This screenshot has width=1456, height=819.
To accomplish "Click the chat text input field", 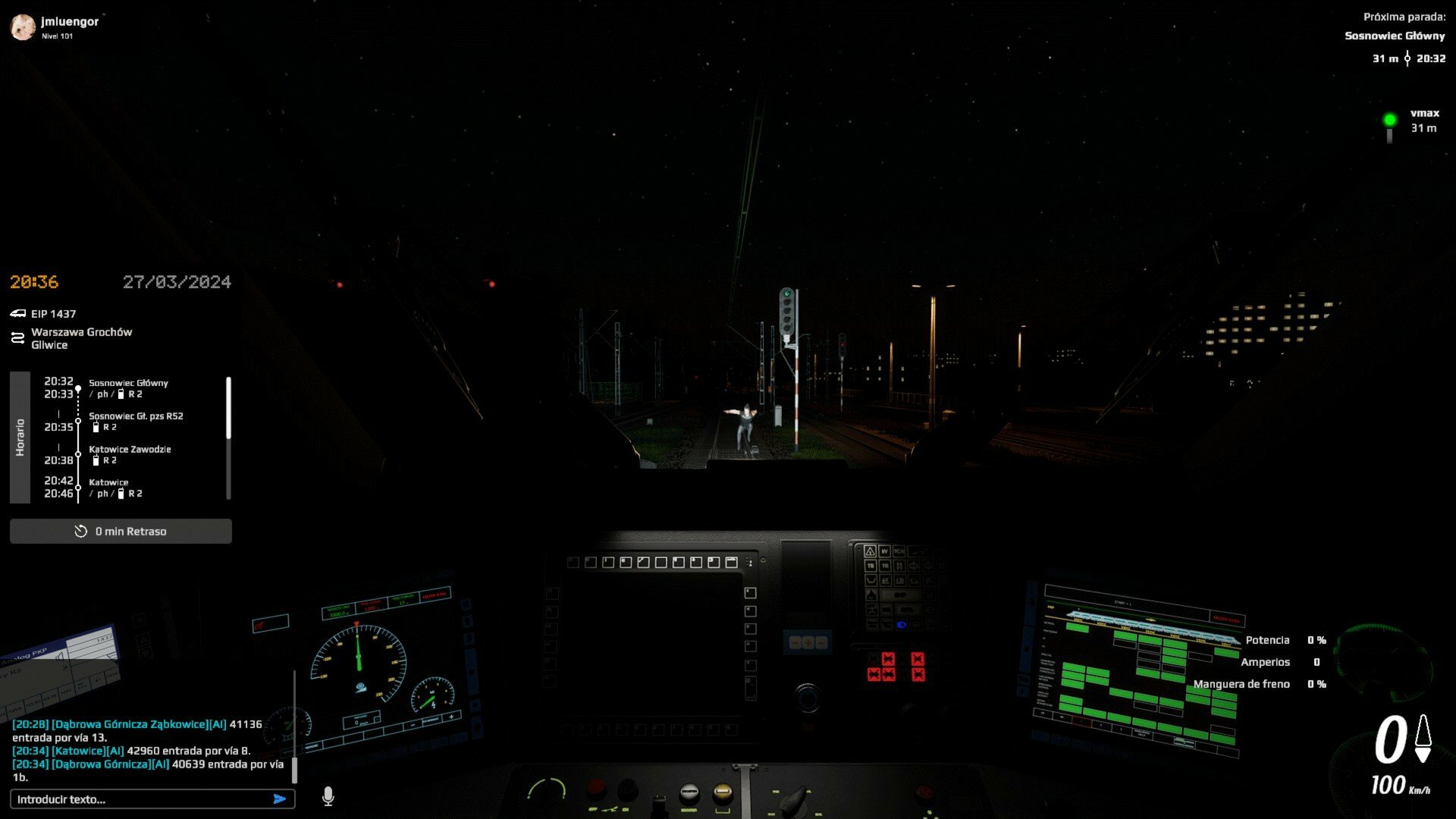I will tap(140, 799).
